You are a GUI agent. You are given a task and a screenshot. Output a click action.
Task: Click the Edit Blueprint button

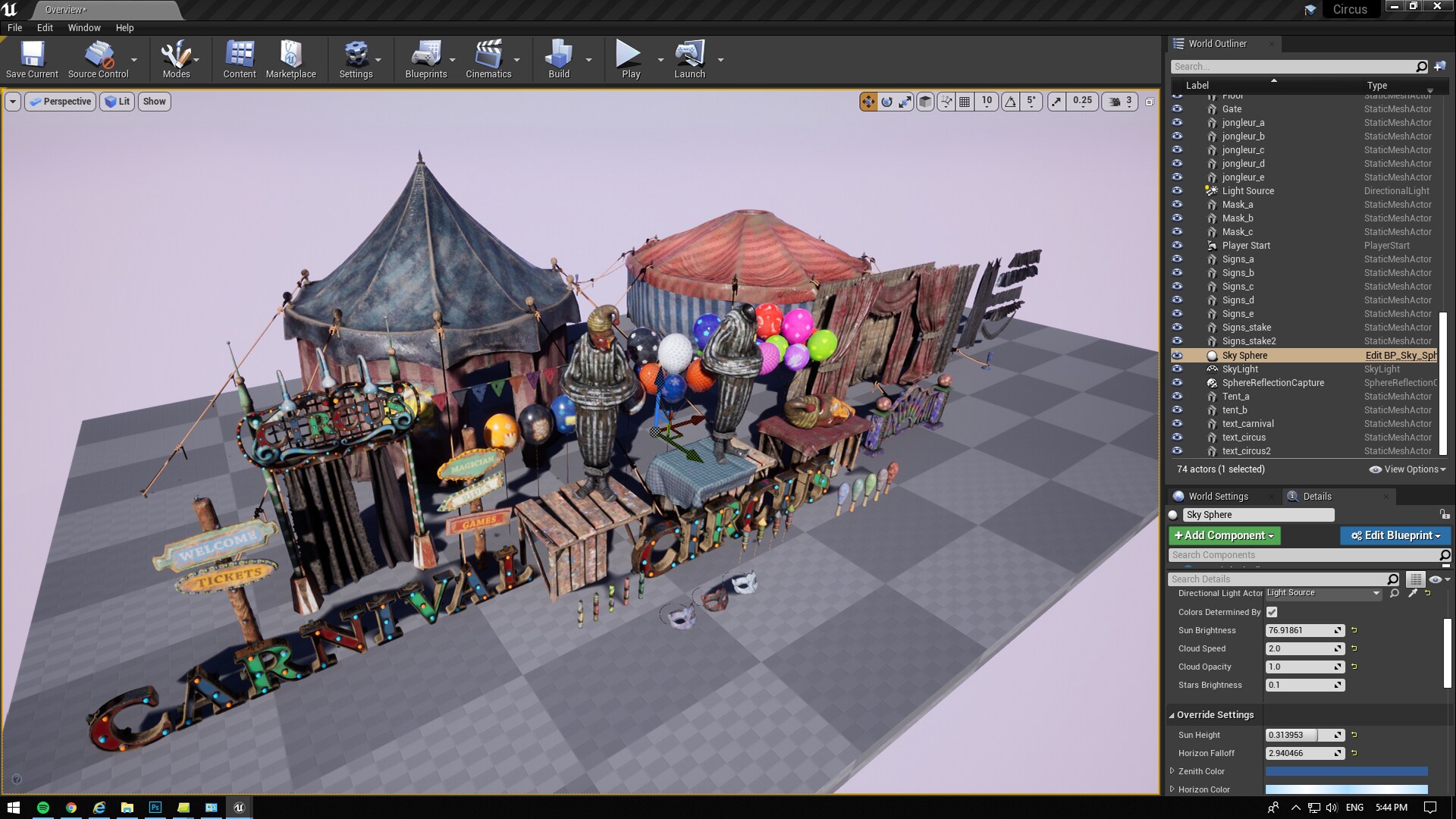tap(1395, 535)
